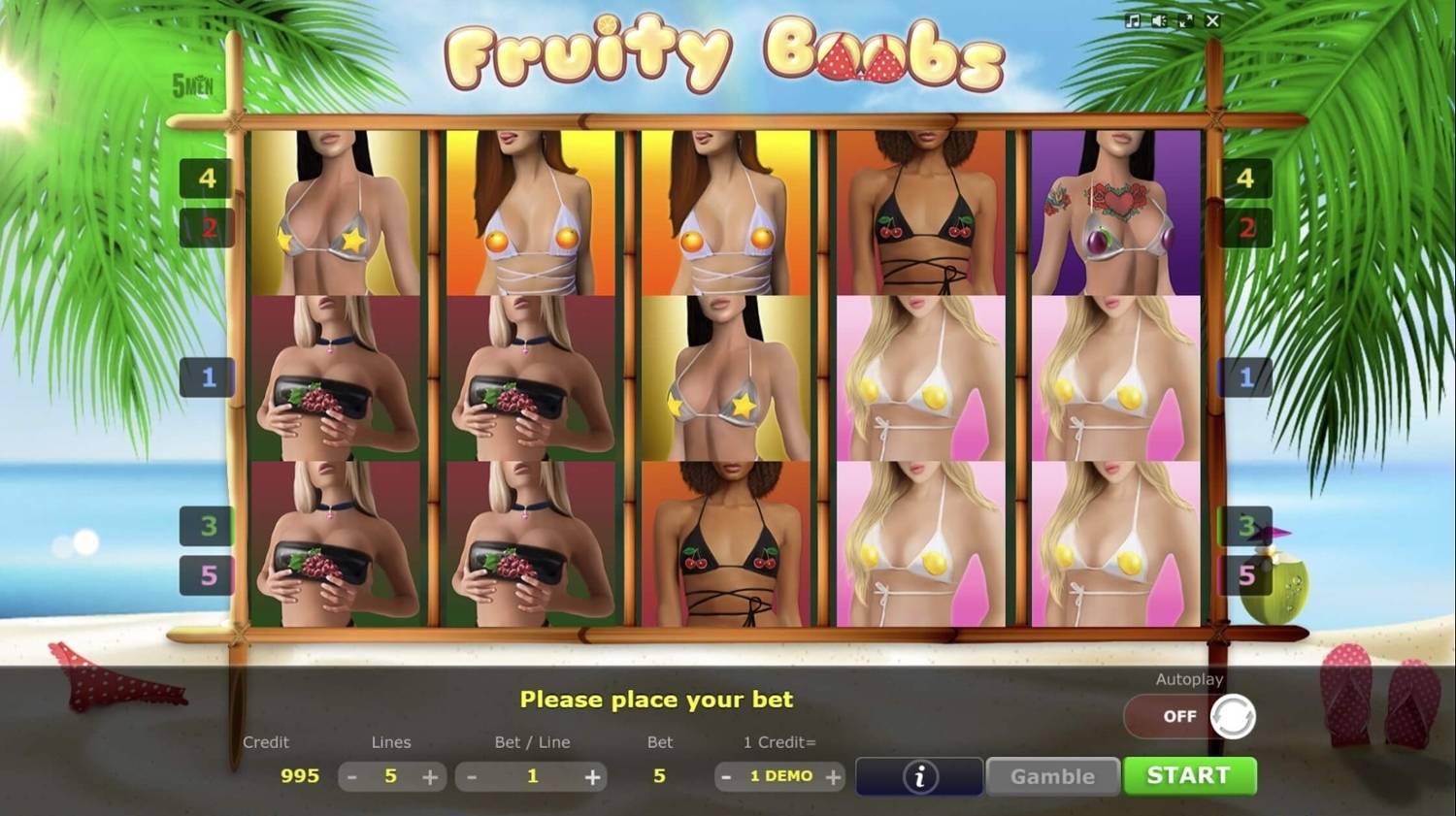The width and height of the screenshot is (1456, 816).
Task: Close the game window
Action: (1211, 20)
